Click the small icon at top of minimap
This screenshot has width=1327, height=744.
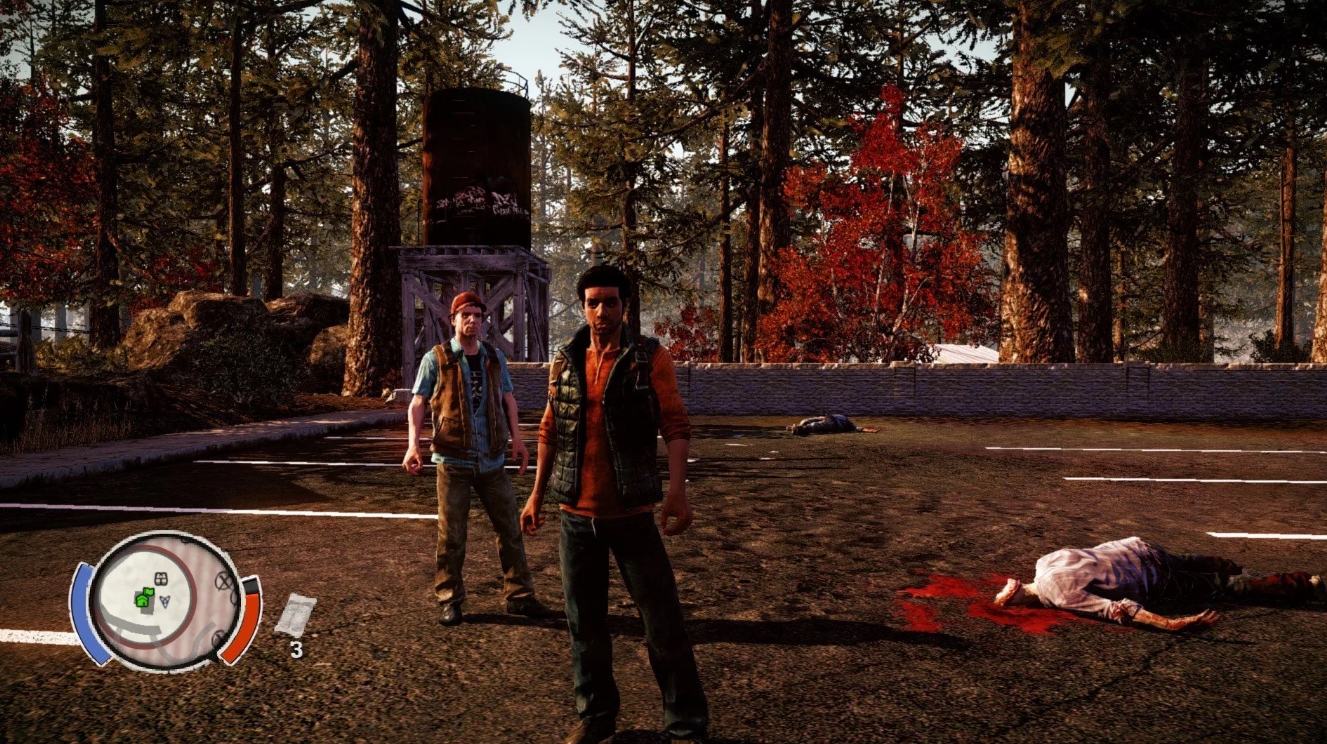(184, 540)
